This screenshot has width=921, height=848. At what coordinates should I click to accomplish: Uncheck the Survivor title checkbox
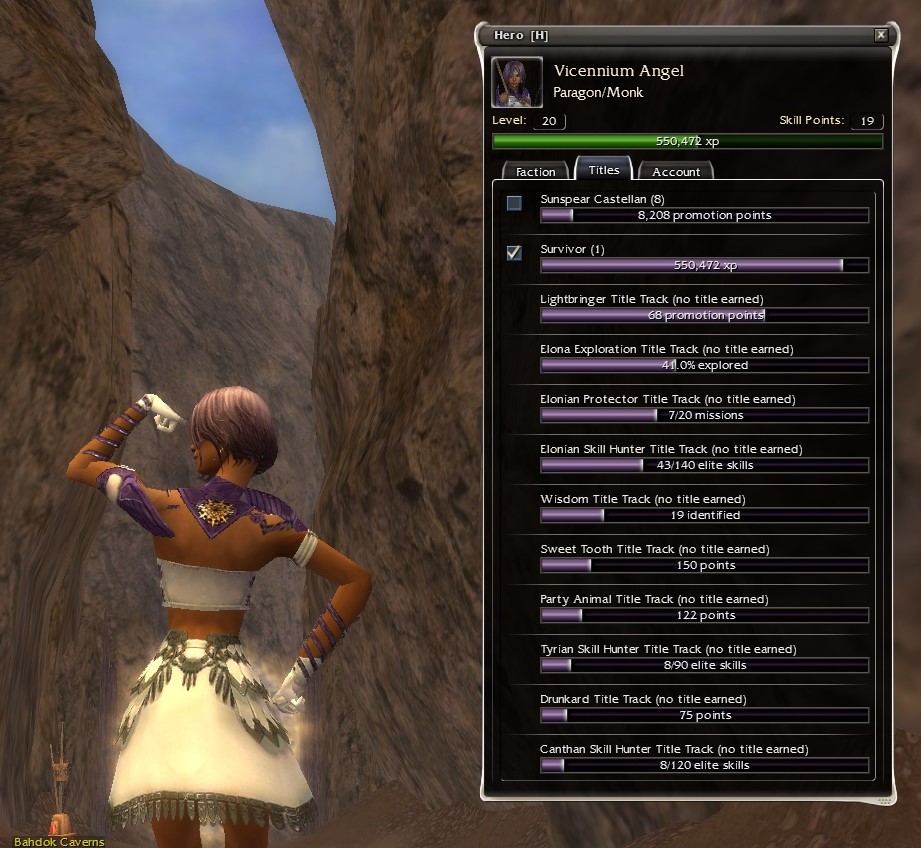[x=514, y=253]
